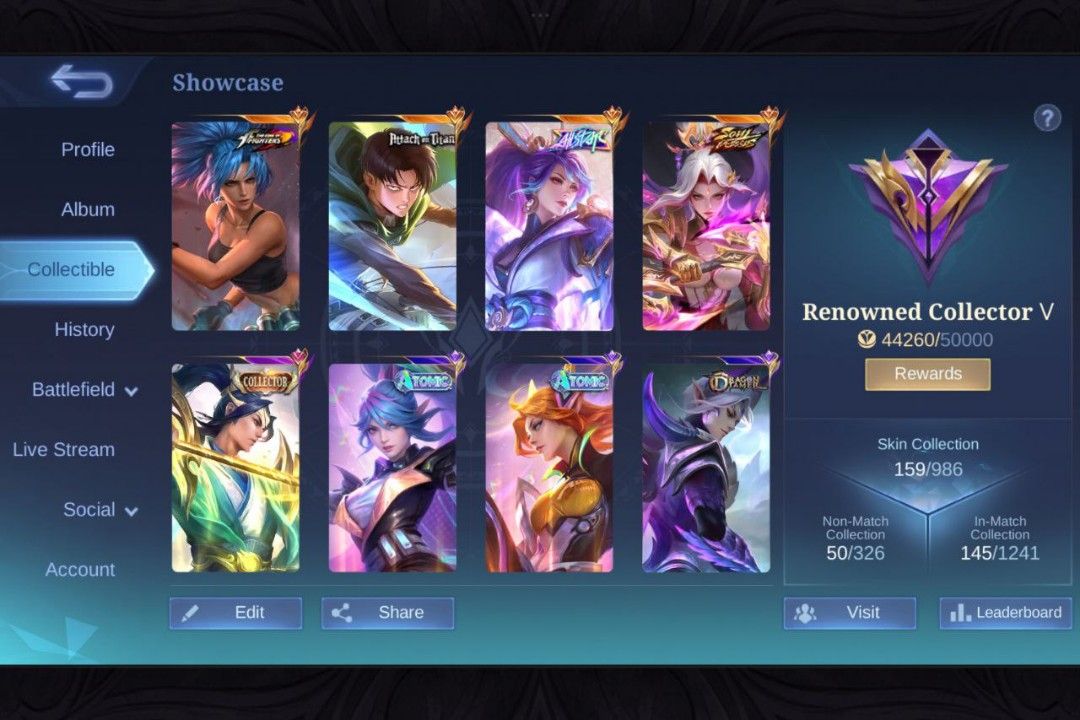Select the Soul Vessels skin card
The image size is (1080, 720).
pyautogui.click(x=706, y=226)
